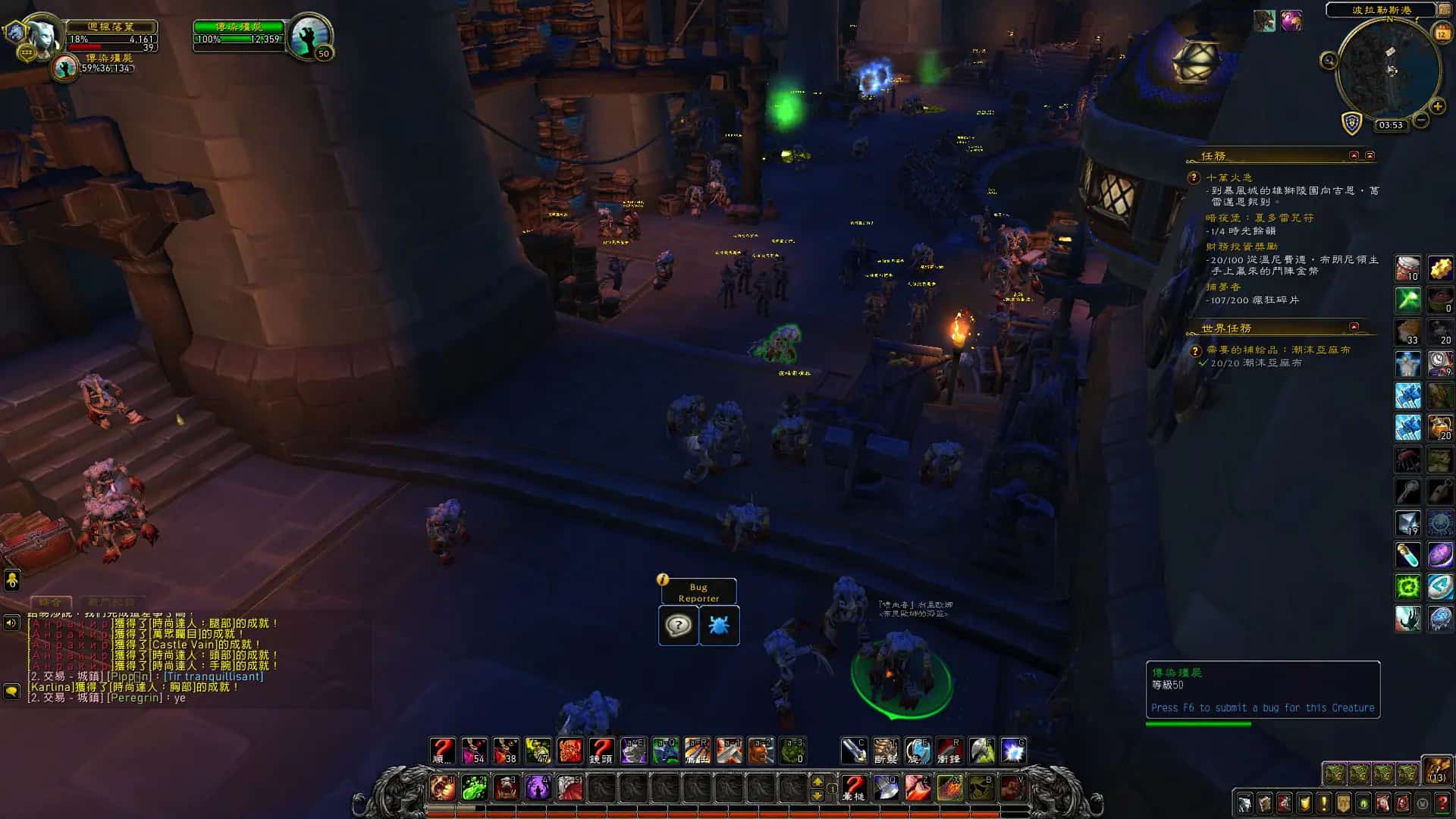1456x819 pixels.
Task: Click the speech bubble question mark button
Action: [678, 626]
